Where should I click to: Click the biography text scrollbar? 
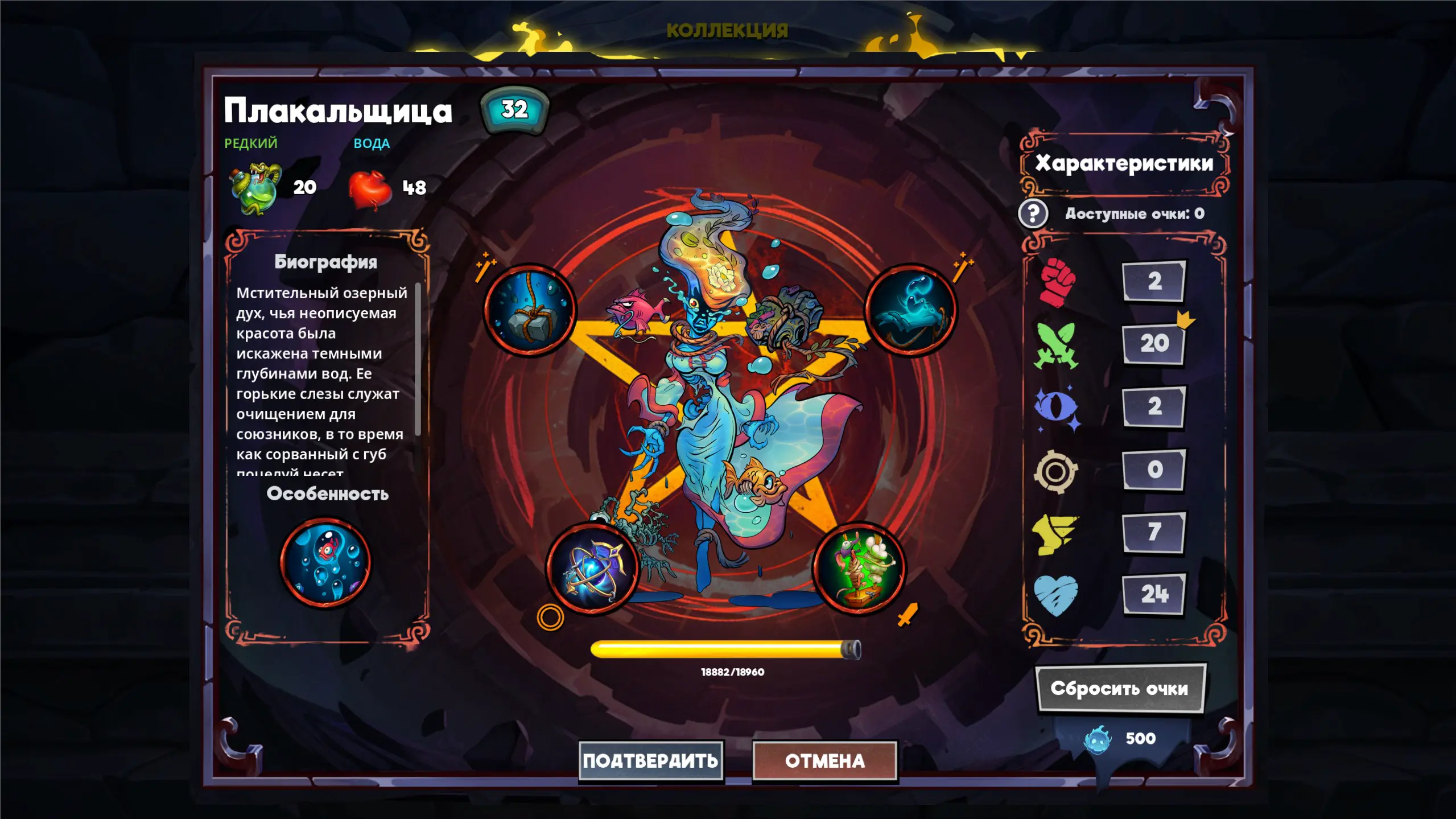pos(418,360)
